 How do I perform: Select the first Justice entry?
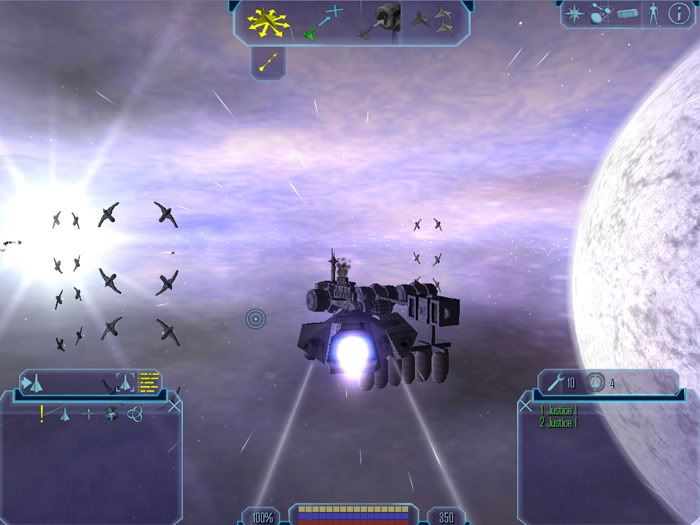(560, 410)
